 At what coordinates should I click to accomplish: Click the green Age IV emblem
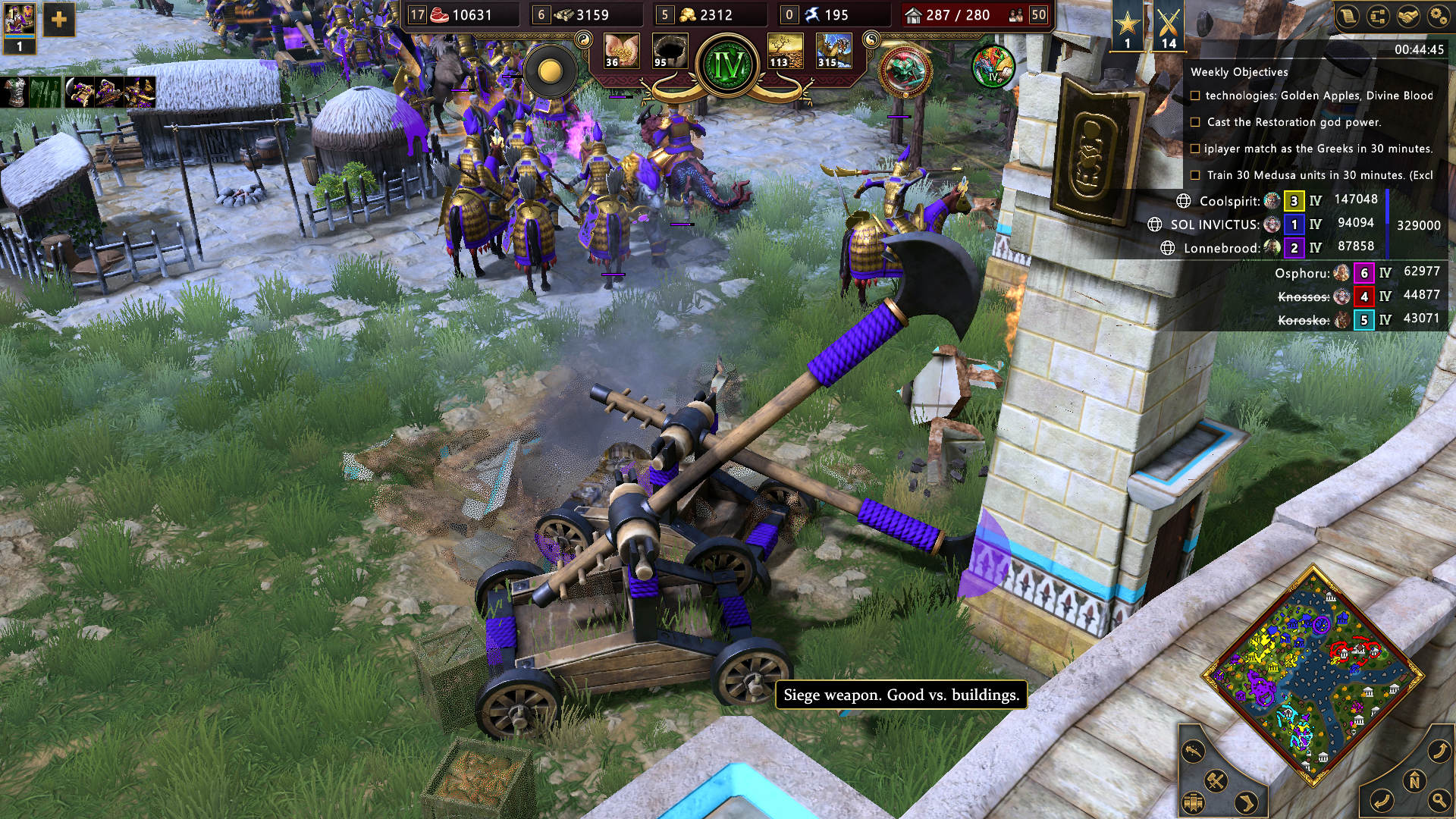[x=728, y=66]
